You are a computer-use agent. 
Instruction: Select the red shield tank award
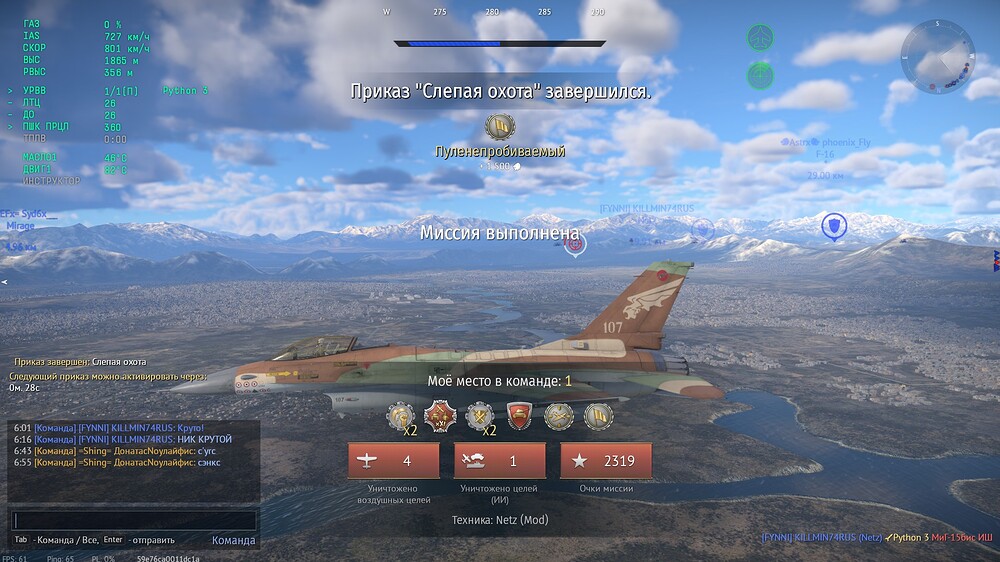coord(518,415)
